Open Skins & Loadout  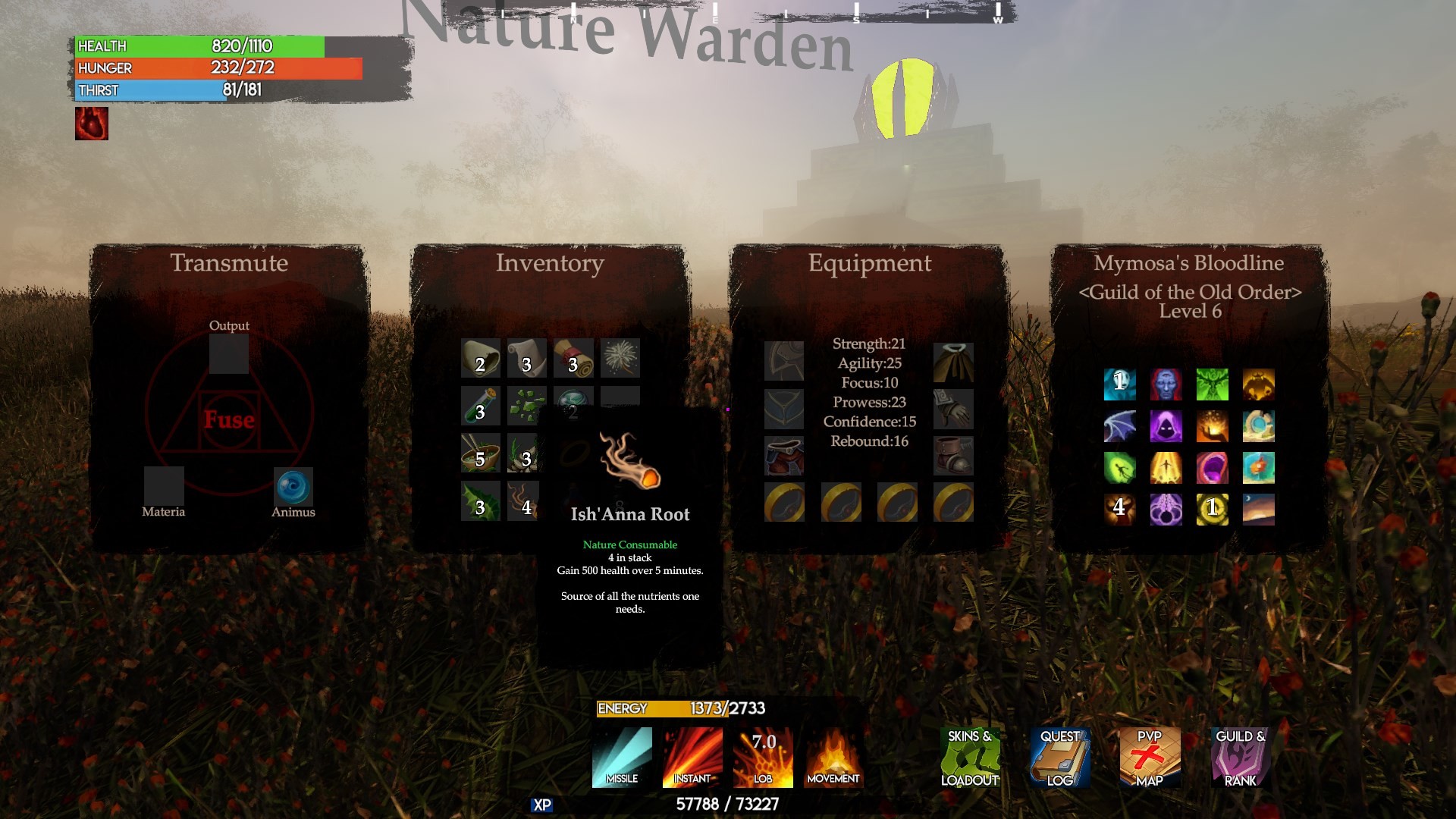(x=970, y=757)
